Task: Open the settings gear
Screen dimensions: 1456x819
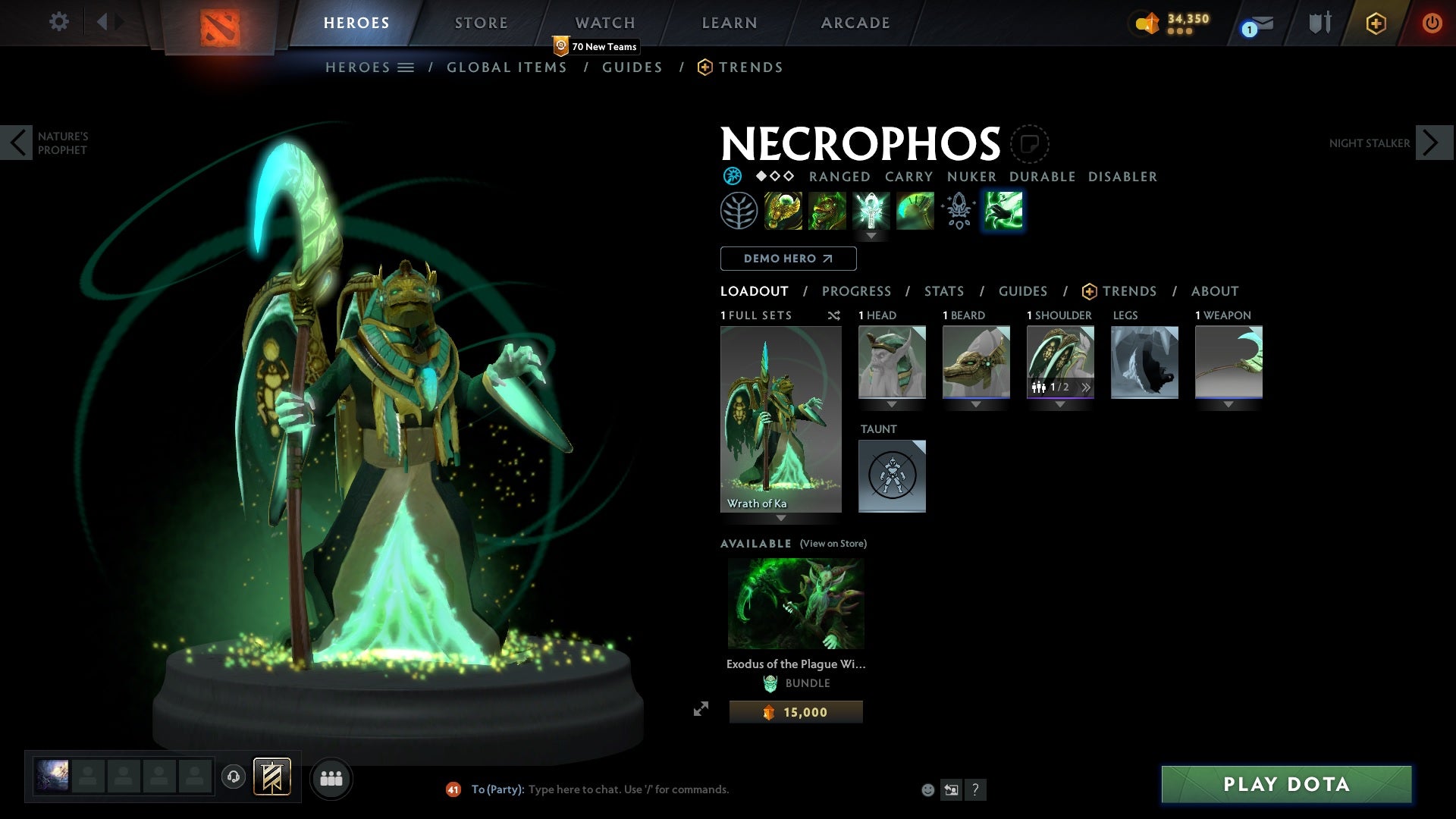Action: (x=58, y=22)
